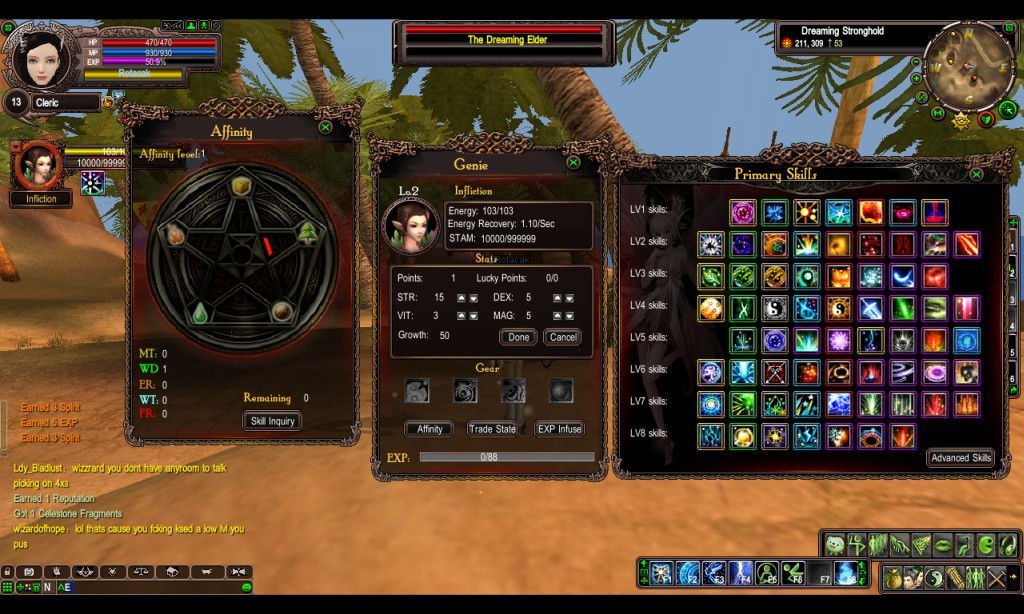Screen dimensions: 1024x614
Task: Select the yin-yang skill in LV4 row
Action: click(774, 308)
